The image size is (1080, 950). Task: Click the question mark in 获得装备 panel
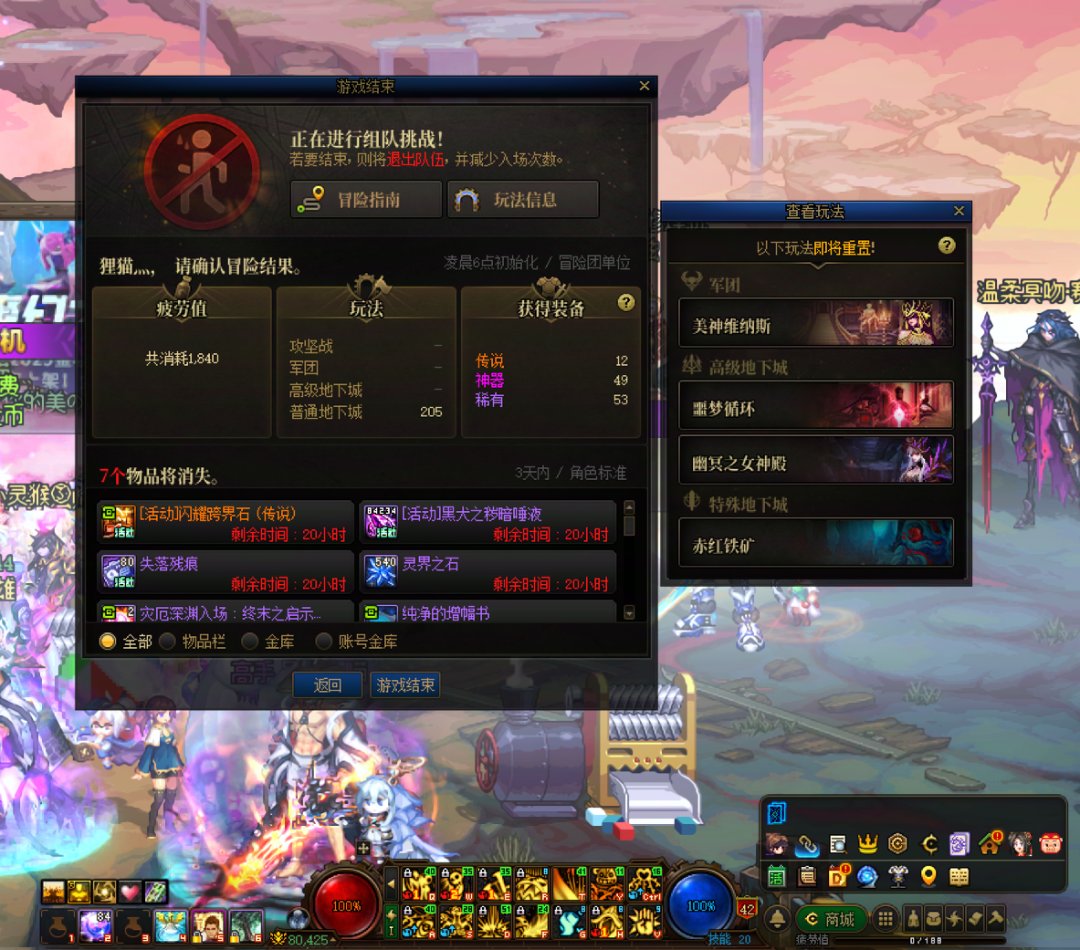pos(627,302)
